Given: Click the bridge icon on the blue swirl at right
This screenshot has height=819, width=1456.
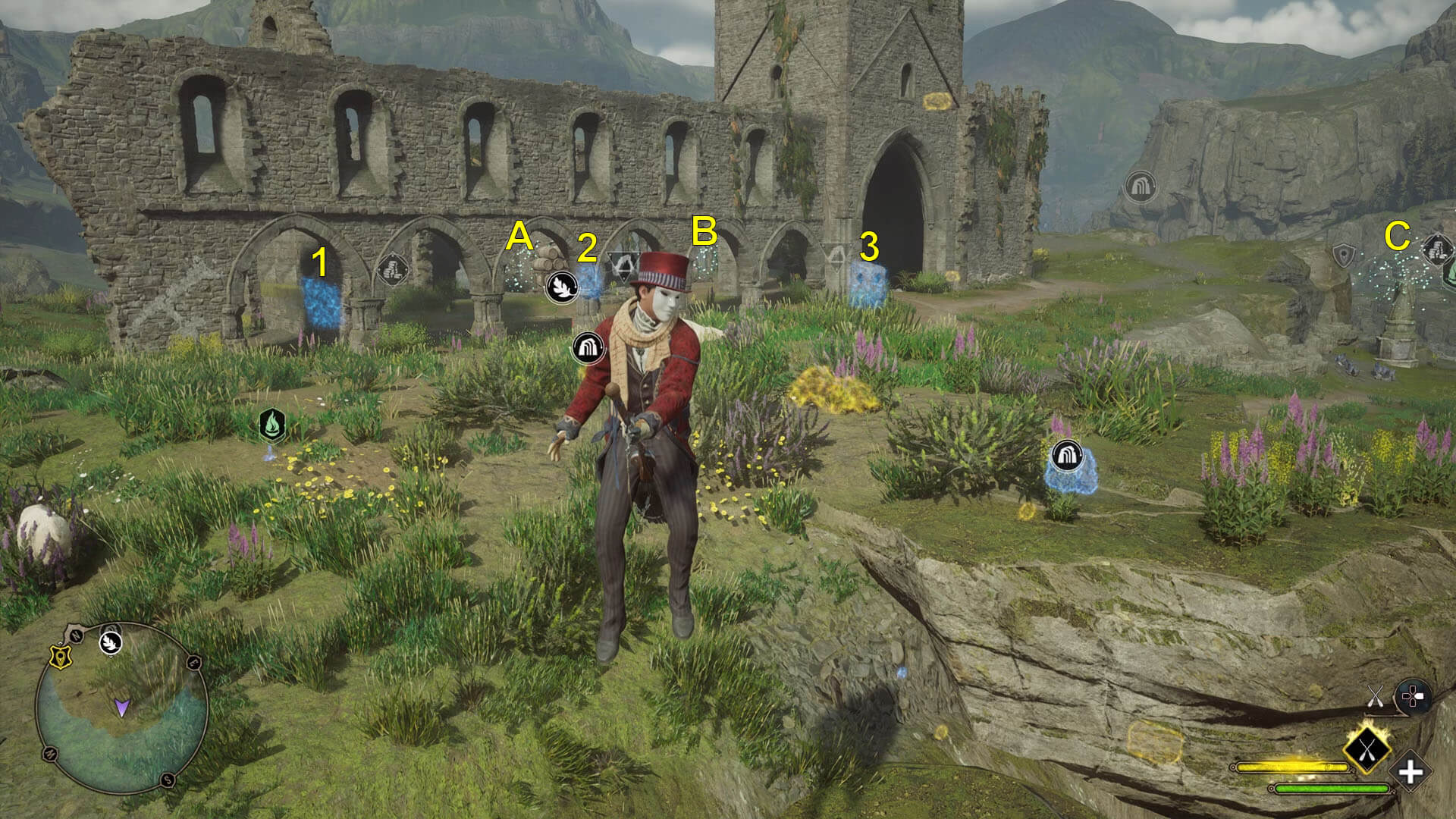Looking at the screenshot, I should (1068, 457).
